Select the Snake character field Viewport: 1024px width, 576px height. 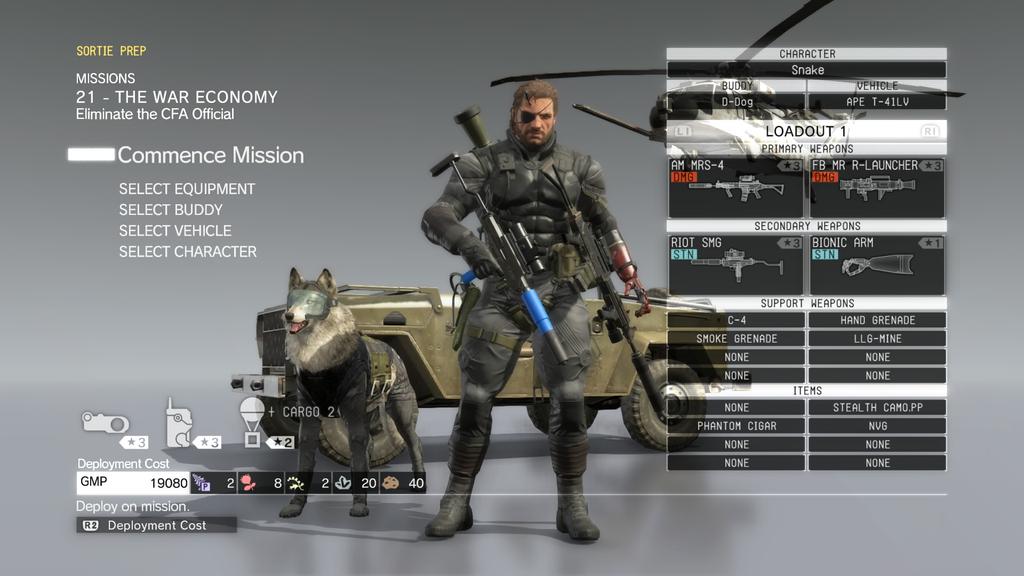[x=807, y=70]
